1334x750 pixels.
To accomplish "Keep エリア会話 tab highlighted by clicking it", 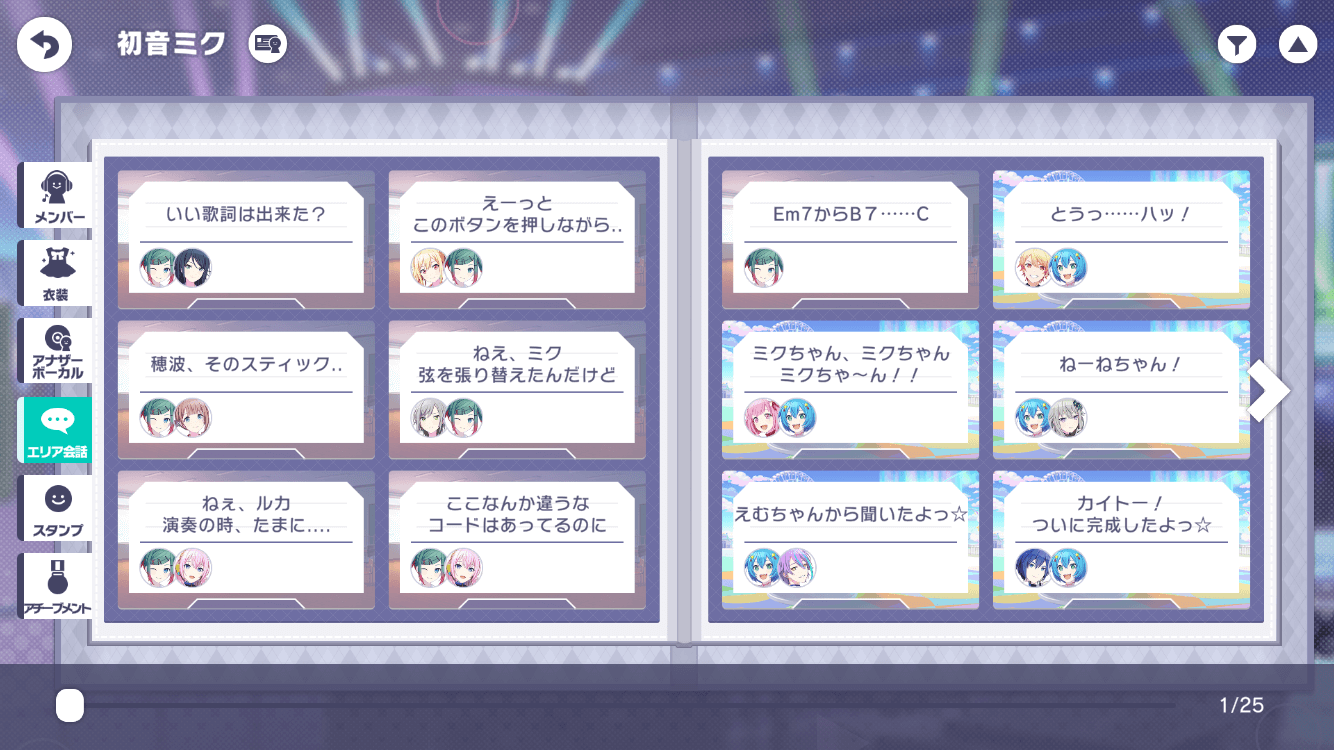I will tap(55, 430).
